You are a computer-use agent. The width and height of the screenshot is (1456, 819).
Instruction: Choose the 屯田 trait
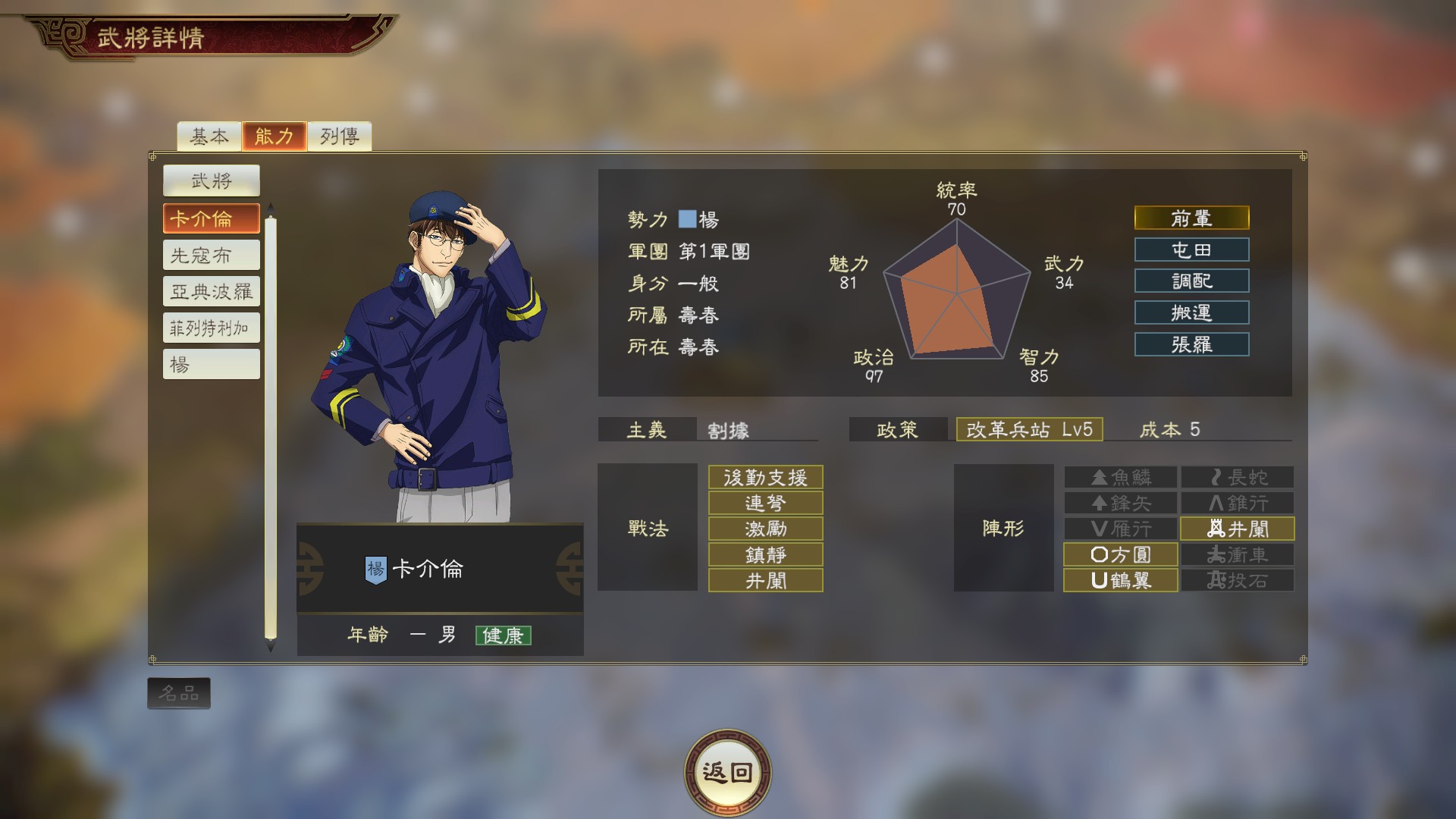(1191, 249)
